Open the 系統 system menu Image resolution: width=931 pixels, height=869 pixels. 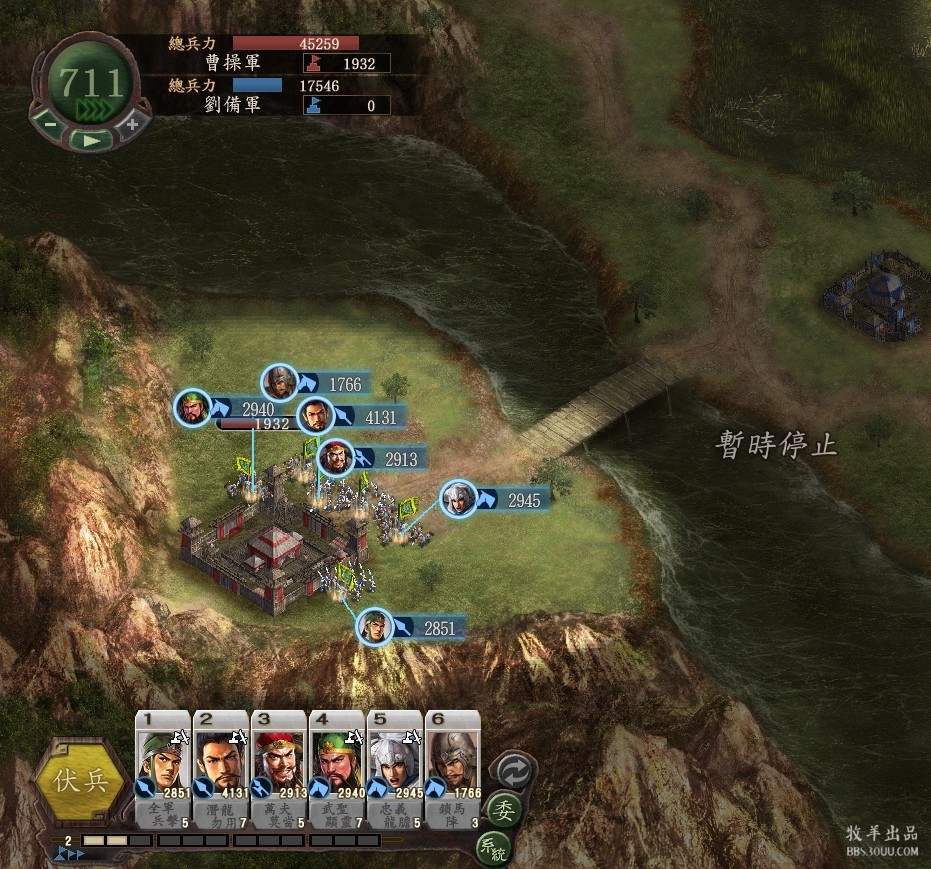tap(493, 849)
